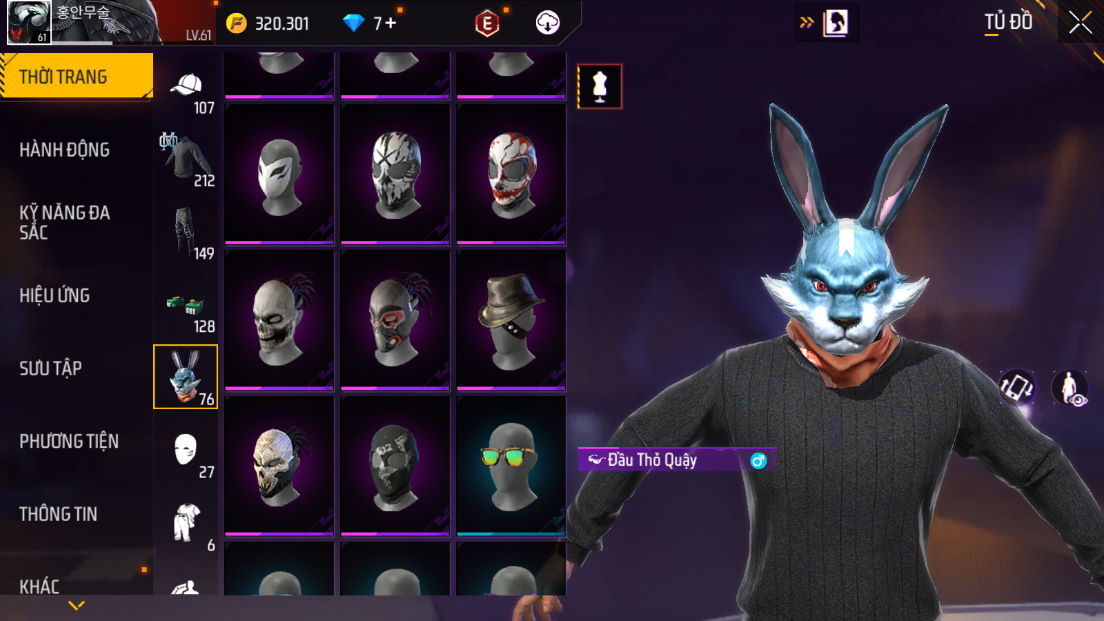
Task: Close the wardrobe with the X button
Action: click(x=1080, y=22)
